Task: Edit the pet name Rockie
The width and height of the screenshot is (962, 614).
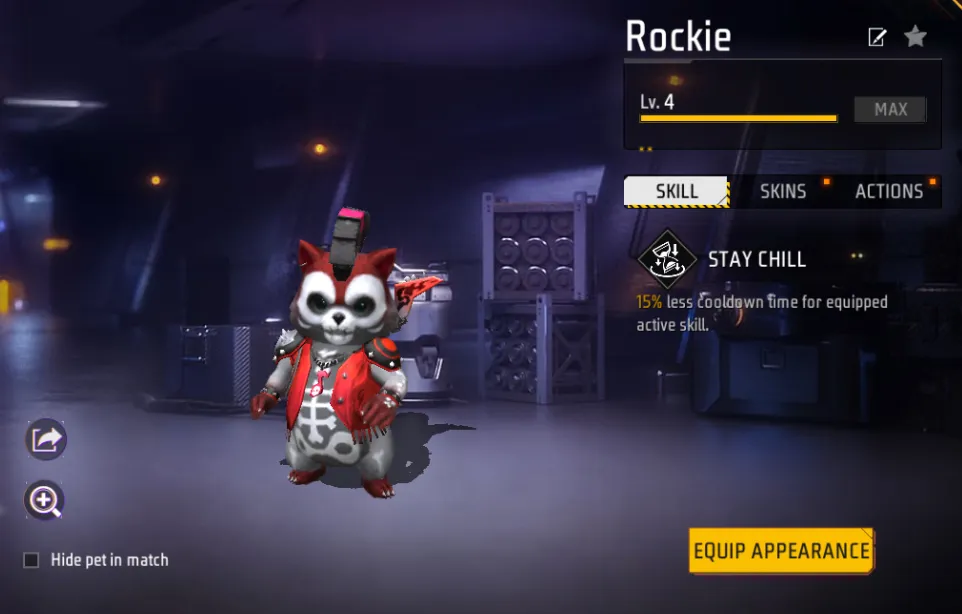Action: (x=877, y=38)
